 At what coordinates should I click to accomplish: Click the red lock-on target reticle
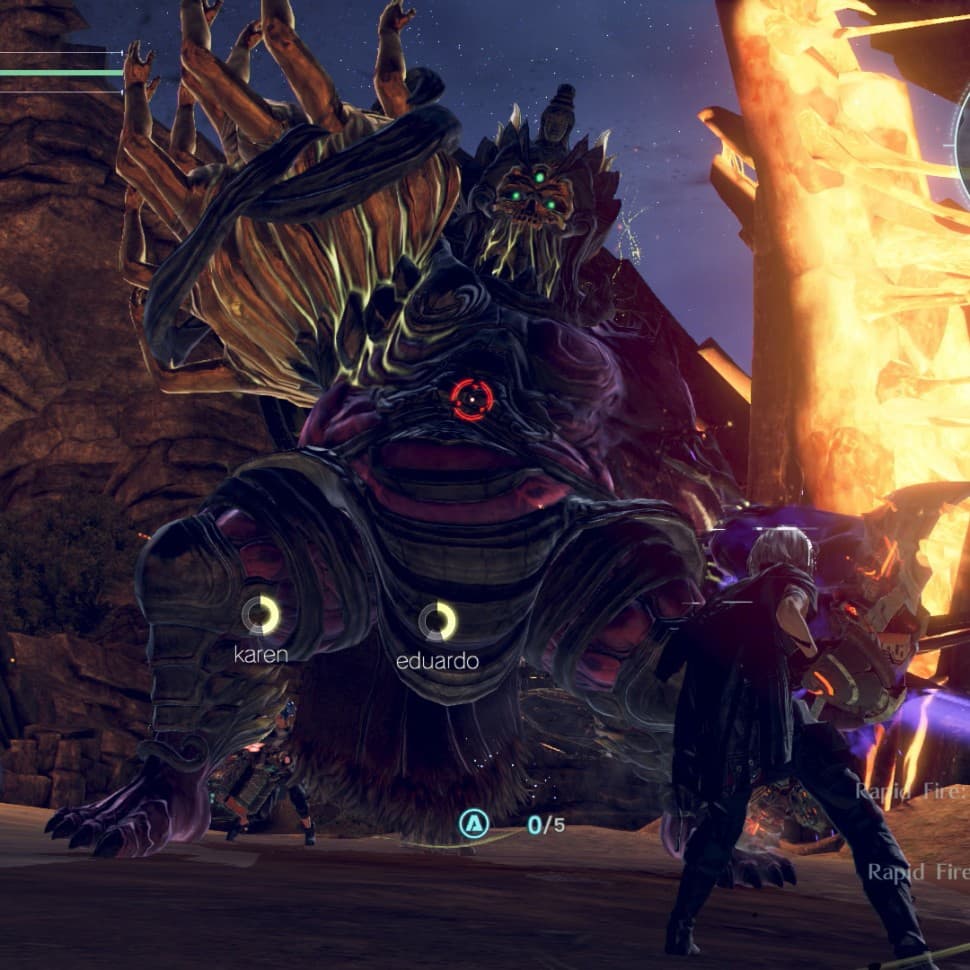pyautogui.click(x=471, y=399)
